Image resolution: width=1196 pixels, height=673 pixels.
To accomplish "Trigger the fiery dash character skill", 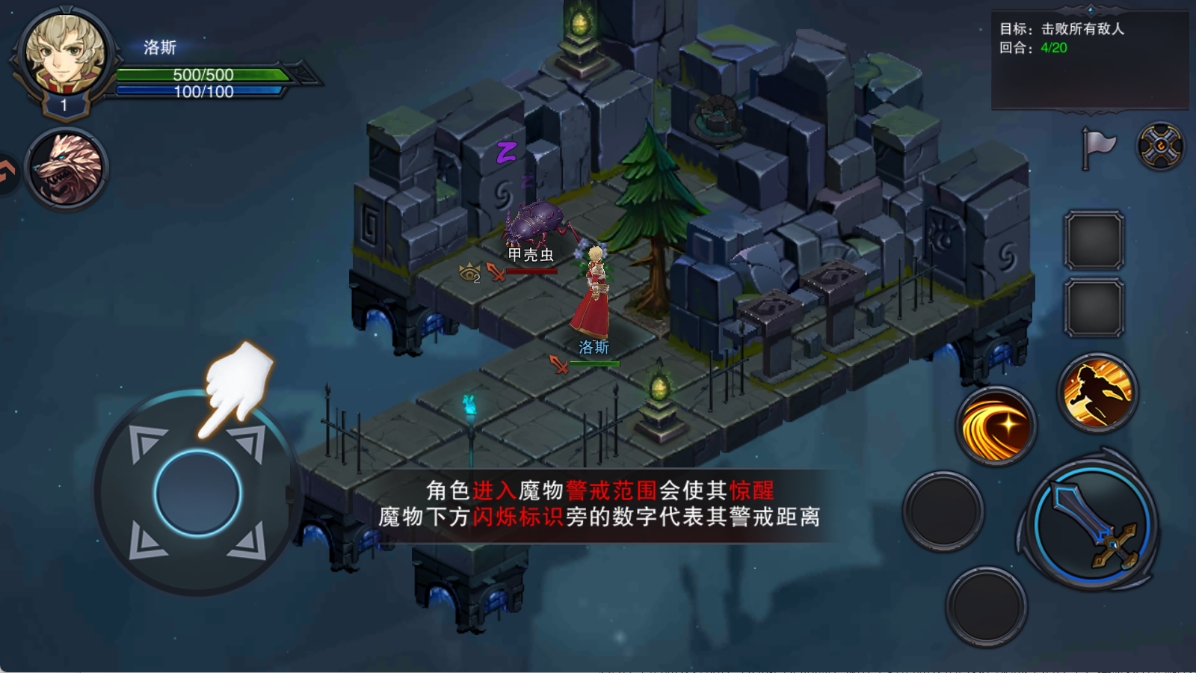I will [x=1097, y=392].
